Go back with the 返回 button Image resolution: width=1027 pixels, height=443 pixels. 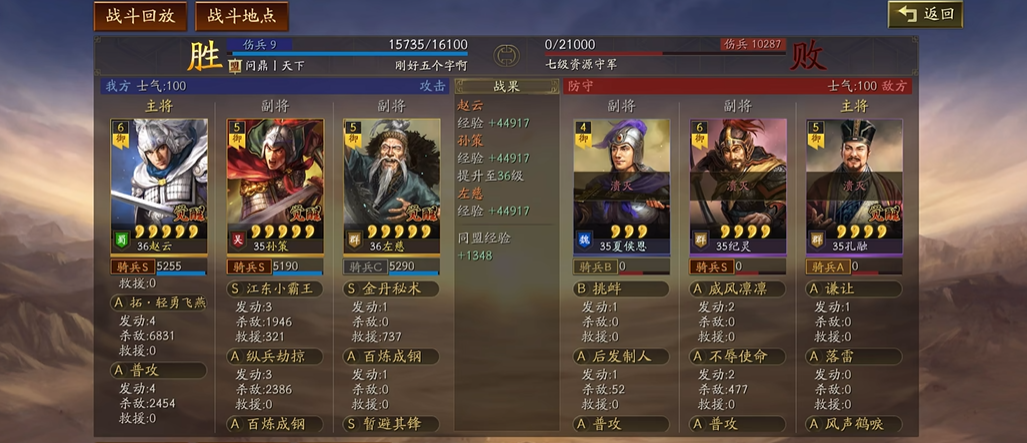point(925,14)
